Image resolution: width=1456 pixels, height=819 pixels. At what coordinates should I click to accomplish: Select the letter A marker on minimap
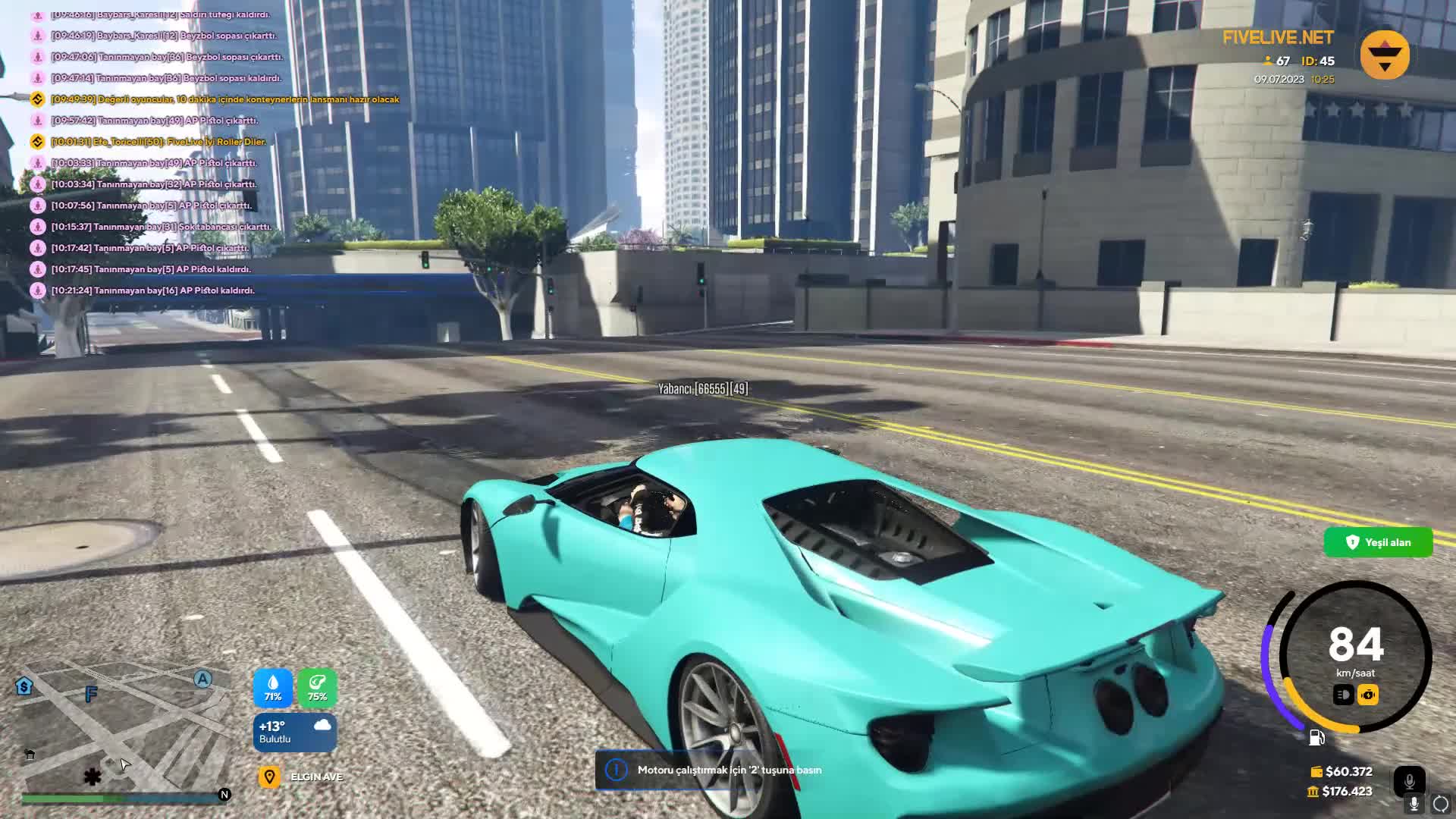tap(202, 679)
